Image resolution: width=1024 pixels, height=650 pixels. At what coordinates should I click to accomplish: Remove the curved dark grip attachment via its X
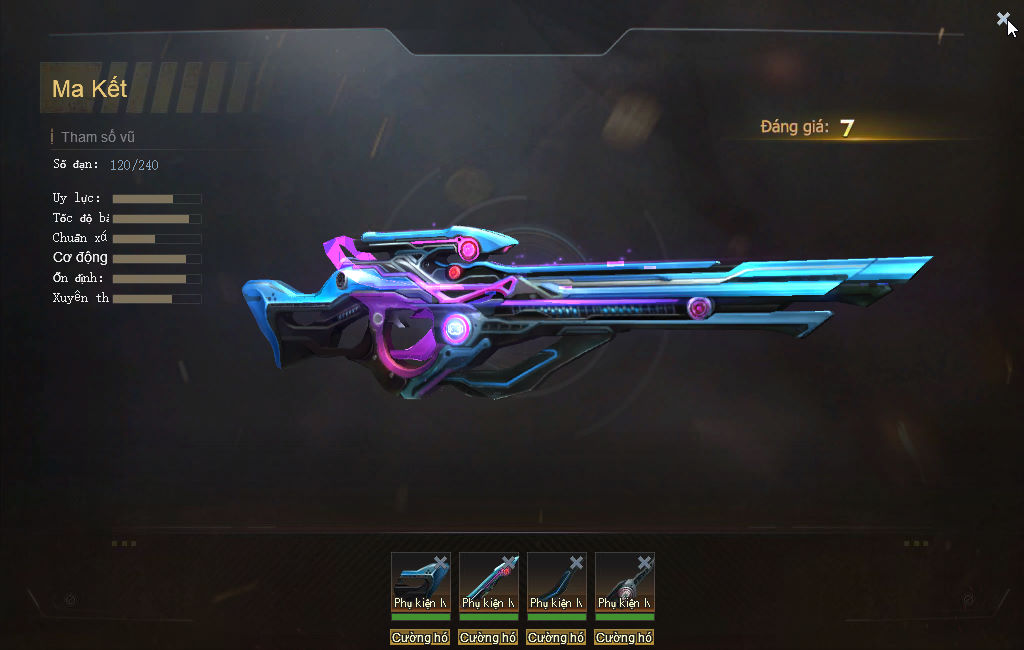577,563
